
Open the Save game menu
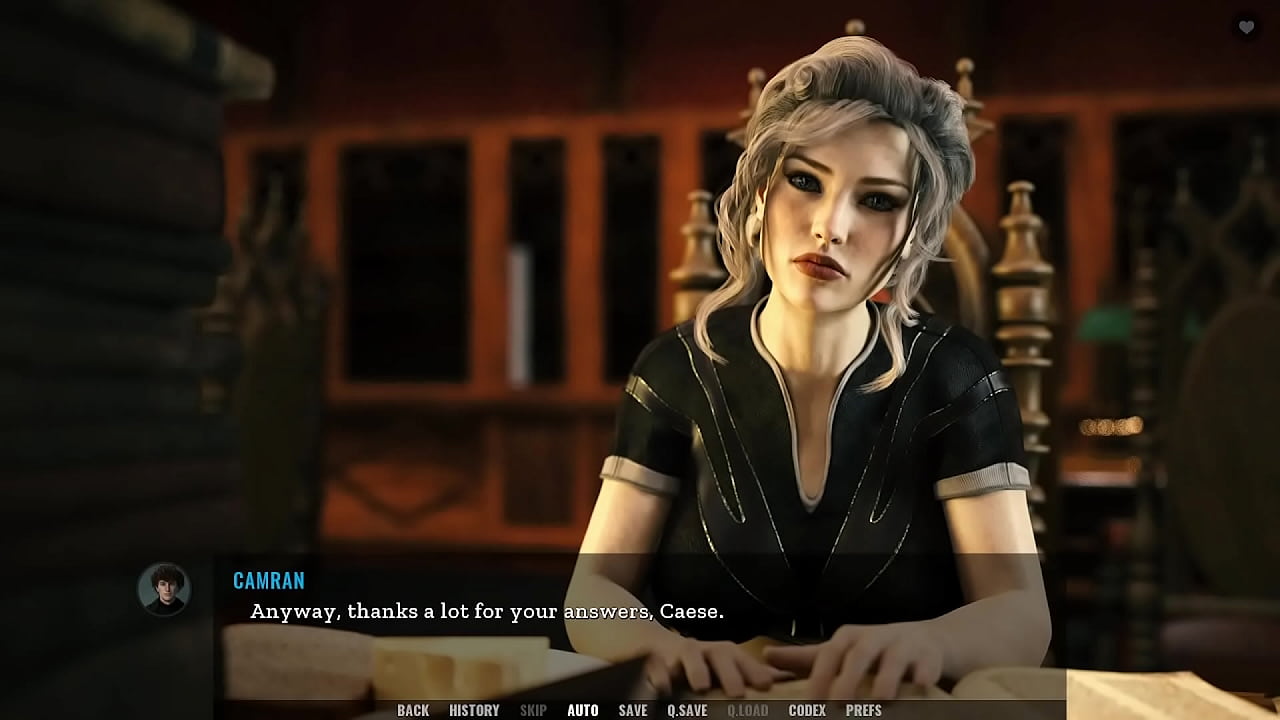(x=632, y=710)
